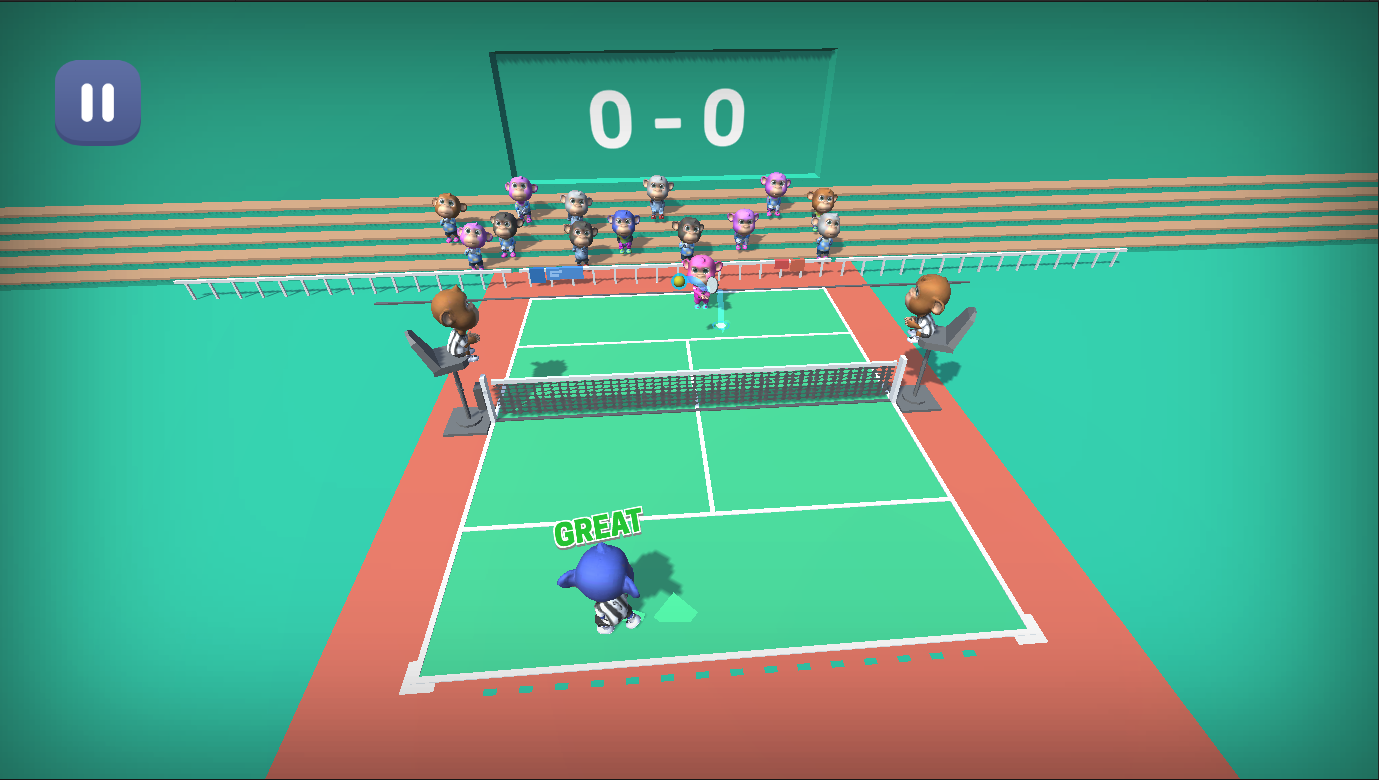Tap the cyan highlight ring around the ball

click(672, 275)
